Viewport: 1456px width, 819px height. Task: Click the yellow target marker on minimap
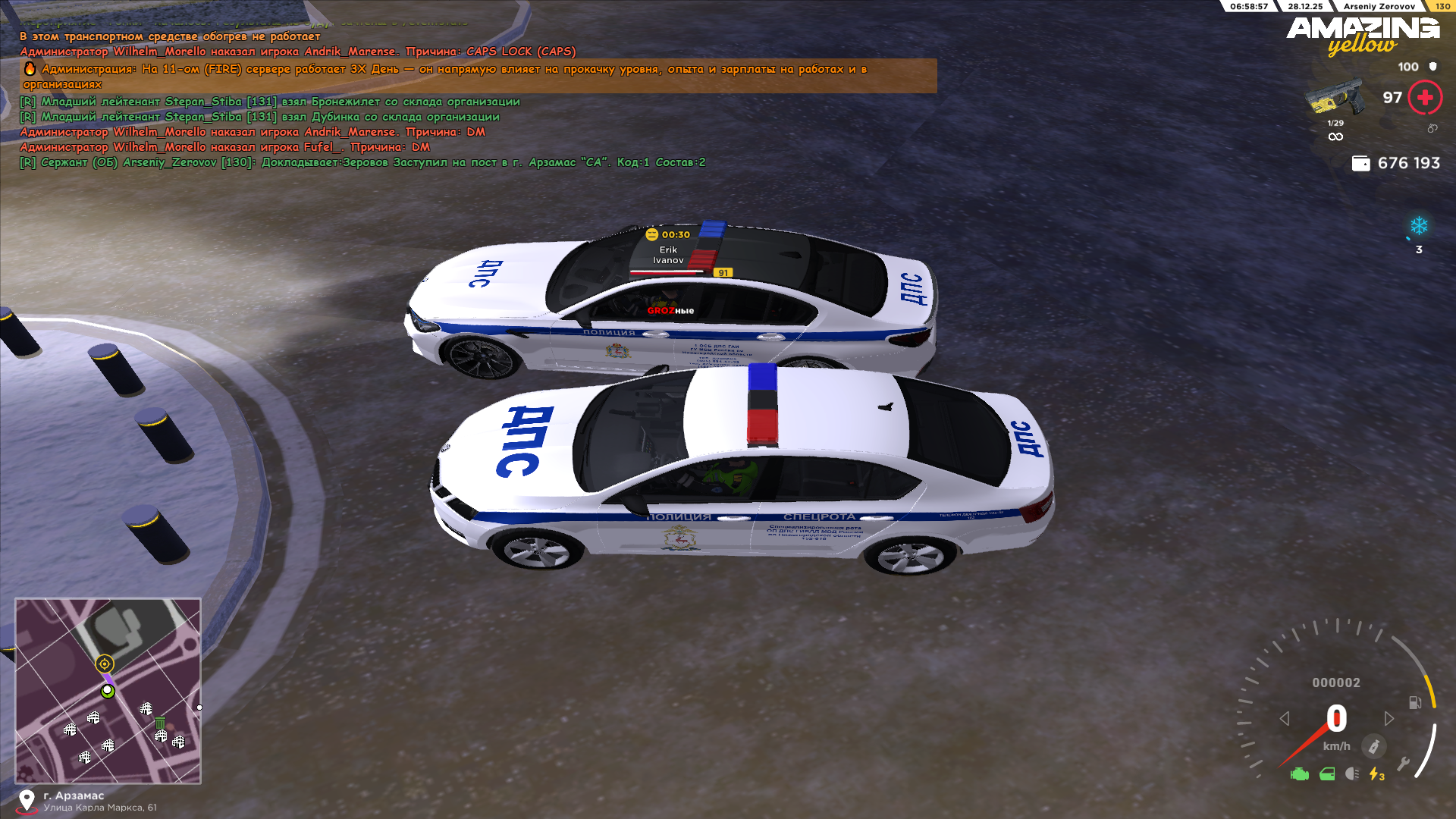[x=105, y=664]
